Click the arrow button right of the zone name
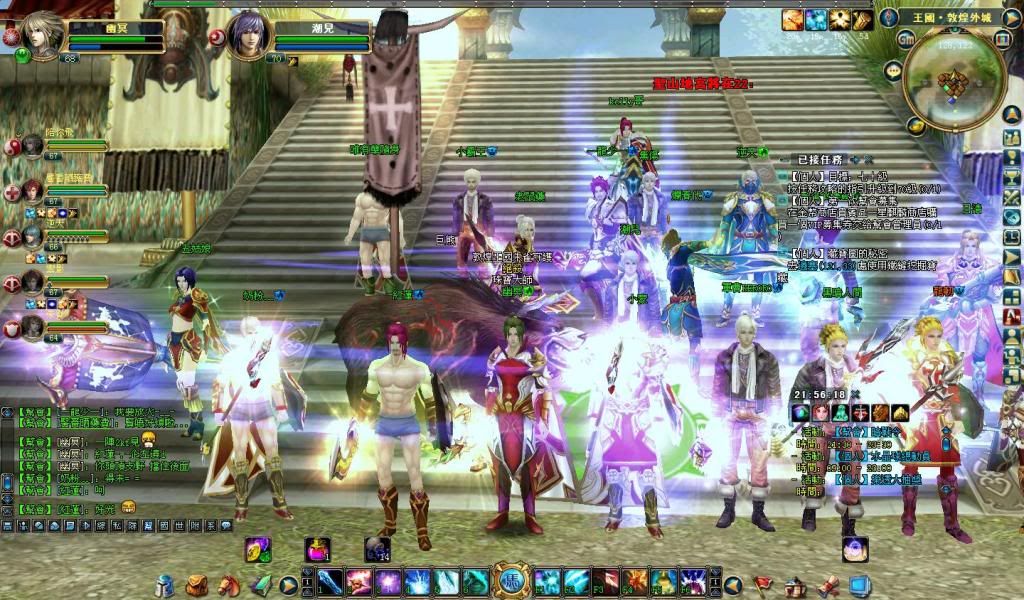The image size is (1024, 600). click(1010, 17)
